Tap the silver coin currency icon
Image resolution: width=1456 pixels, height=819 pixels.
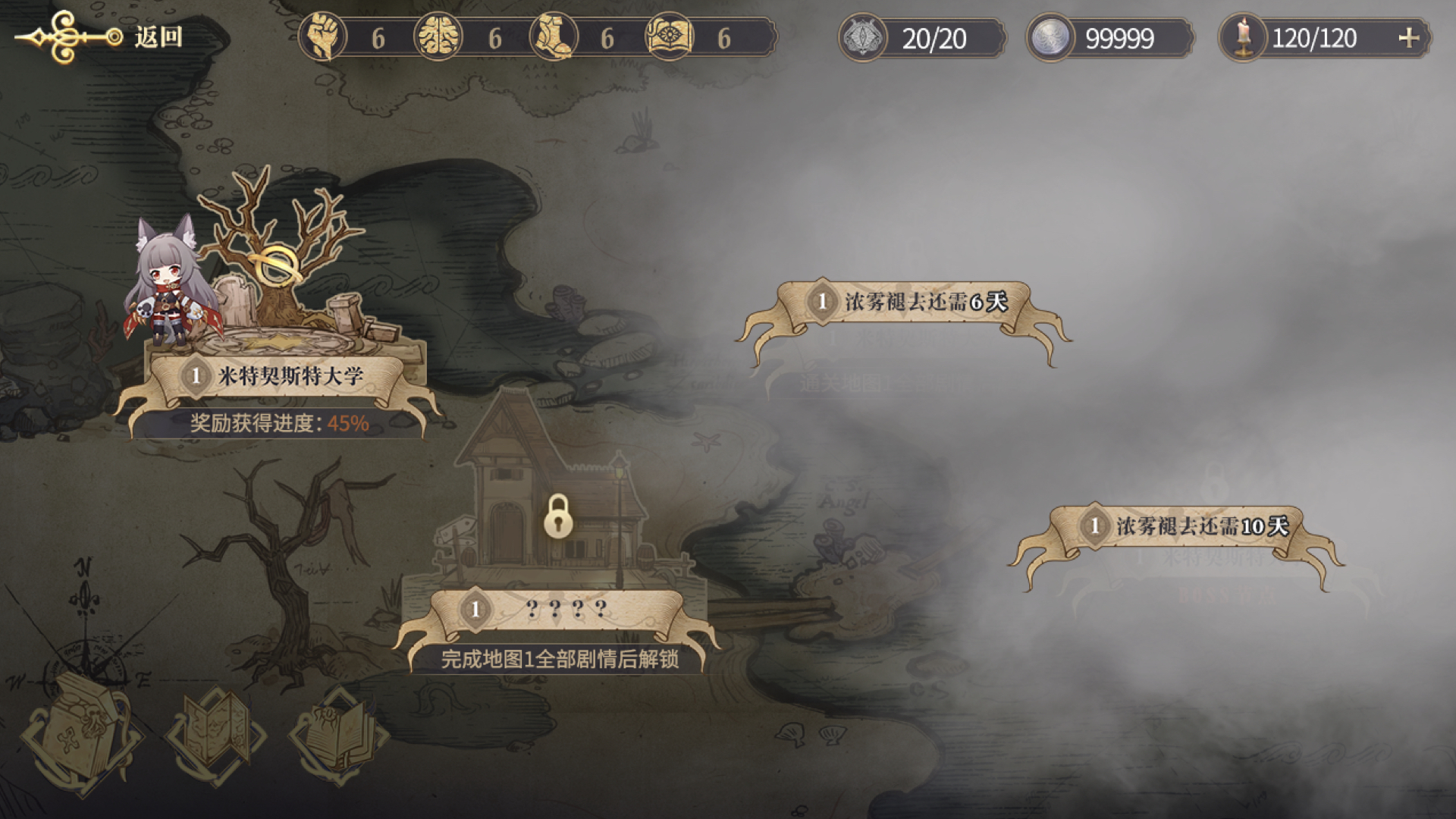[x=1051, y=38]
